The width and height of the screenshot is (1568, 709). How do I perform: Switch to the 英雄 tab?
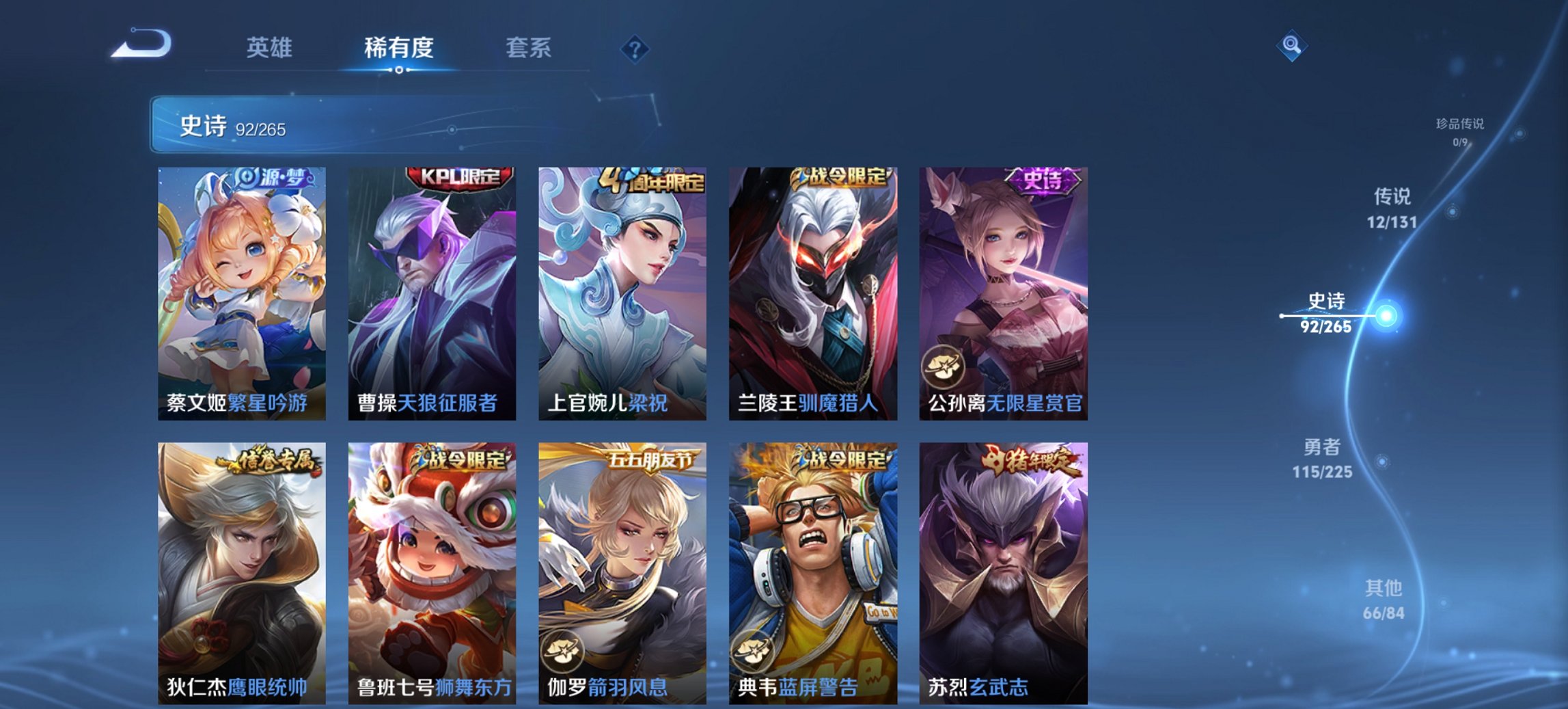(x=271, y=48)
